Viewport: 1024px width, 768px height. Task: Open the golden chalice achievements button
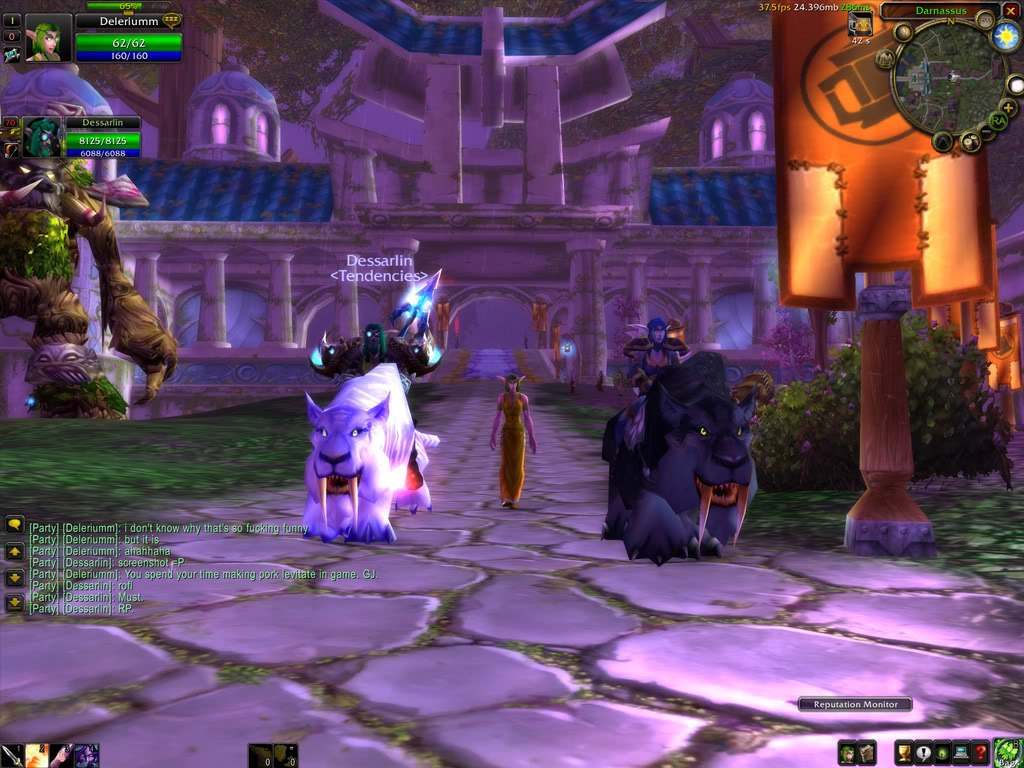pyautogui.click(x=904, y=753)
